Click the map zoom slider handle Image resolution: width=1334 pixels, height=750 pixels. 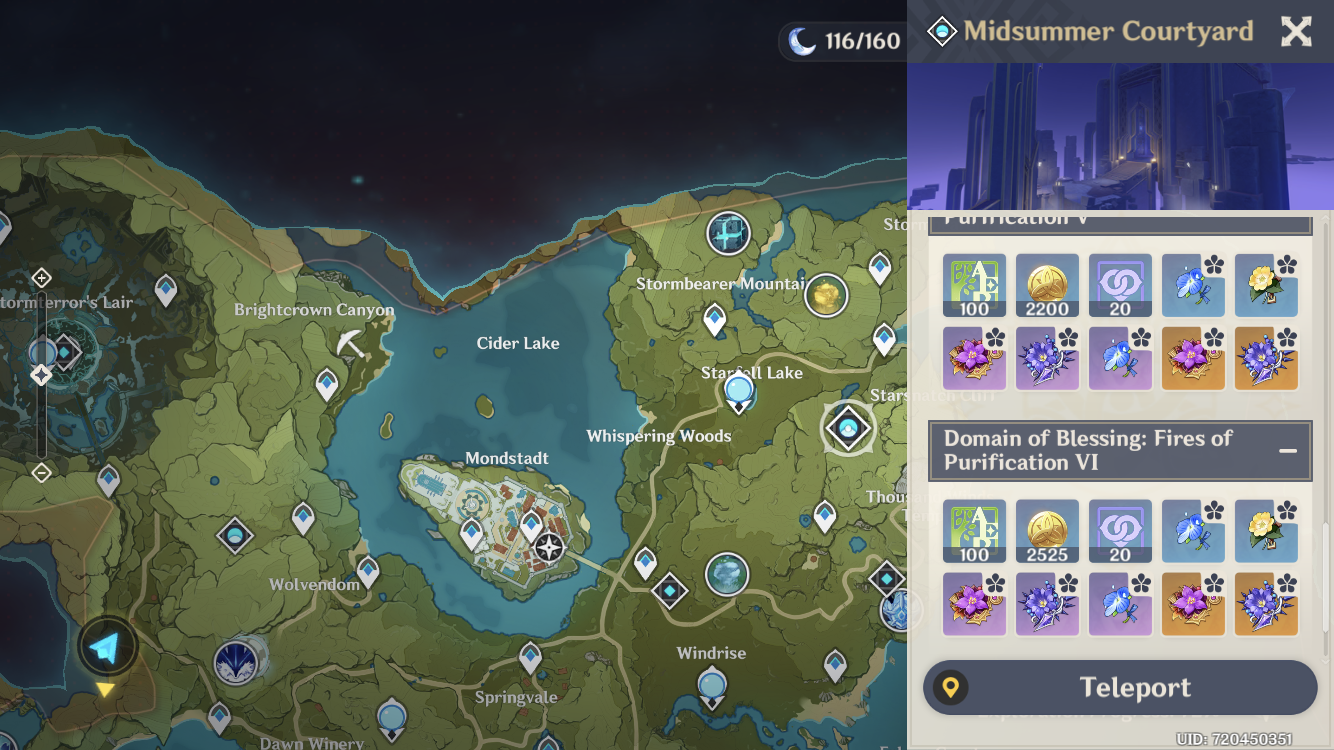[x=41, y=375]
